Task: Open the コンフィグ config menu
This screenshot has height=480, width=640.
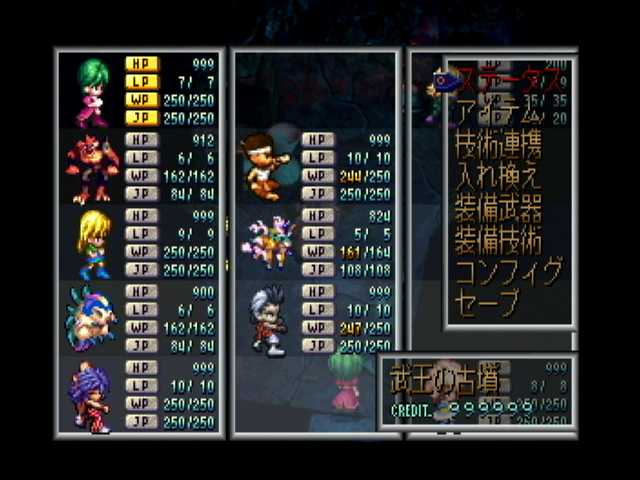Action: pyautogui.click(x=507, y=271)
